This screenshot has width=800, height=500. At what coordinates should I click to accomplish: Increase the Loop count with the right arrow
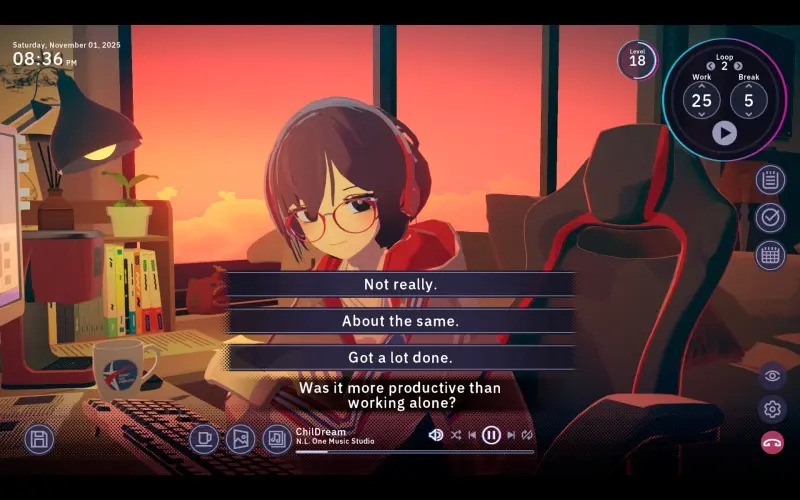(738, 66)
